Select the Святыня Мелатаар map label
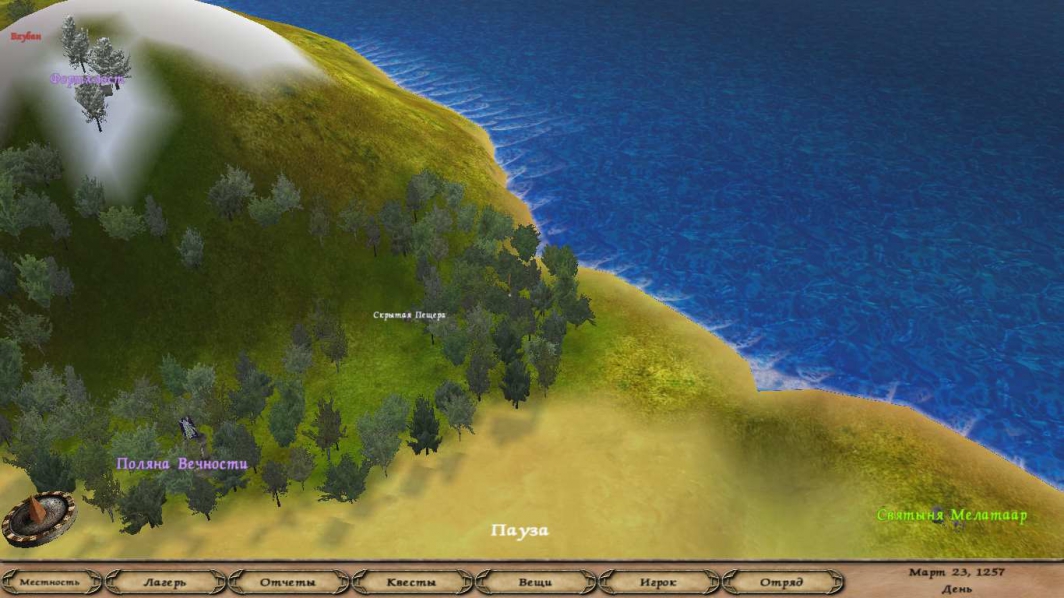Screen dimensions: 1064x598 pos(952,516)
